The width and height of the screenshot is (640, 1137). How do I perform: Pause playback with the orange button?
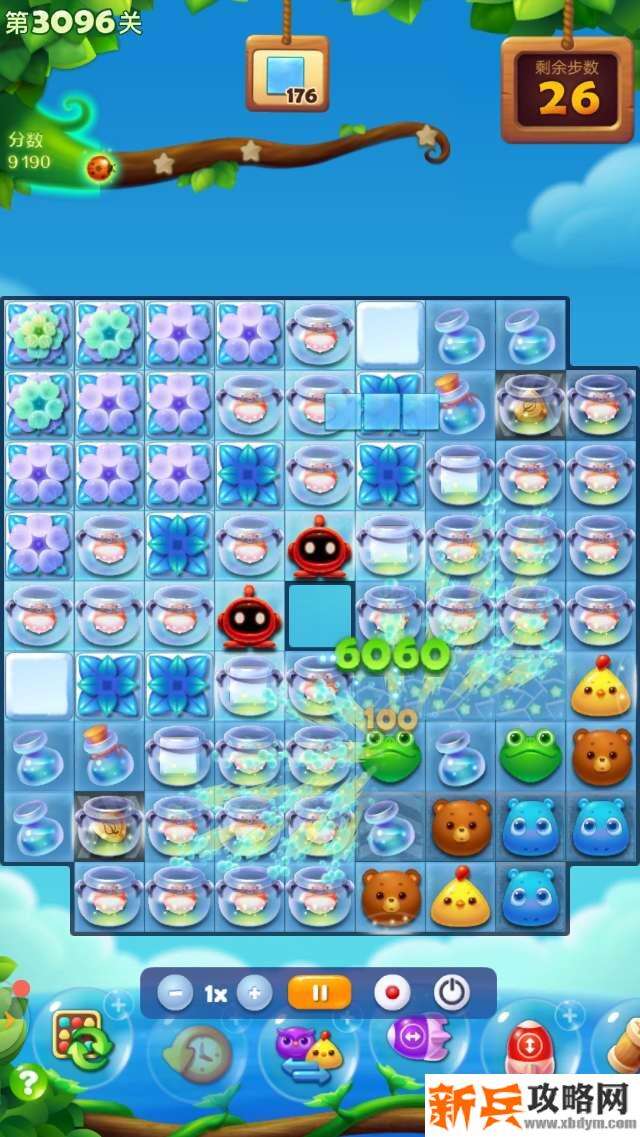[320, 994]
